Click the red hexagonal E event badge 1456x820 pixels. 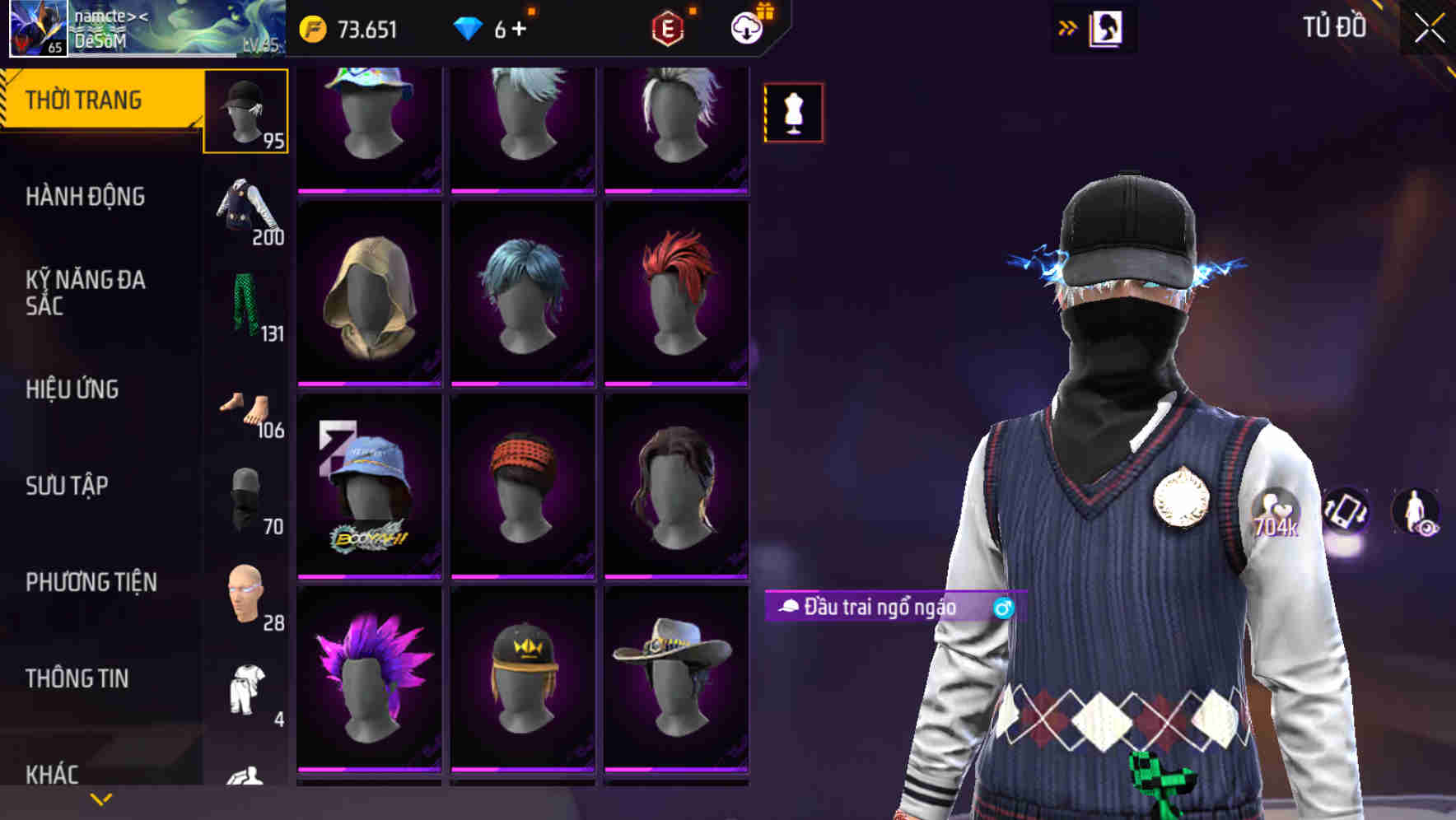click(669, 27)
